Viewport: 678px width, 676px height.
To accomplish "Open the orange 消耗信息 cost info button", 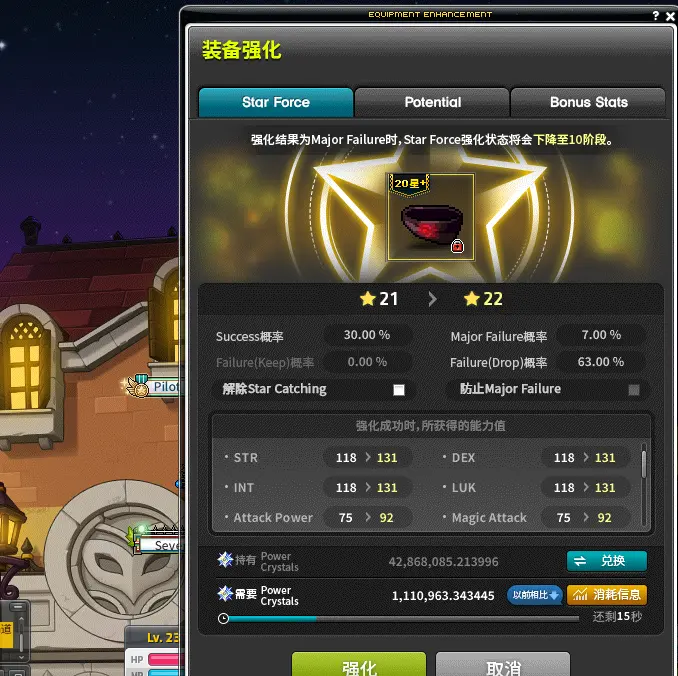I will tap(607, 594).
